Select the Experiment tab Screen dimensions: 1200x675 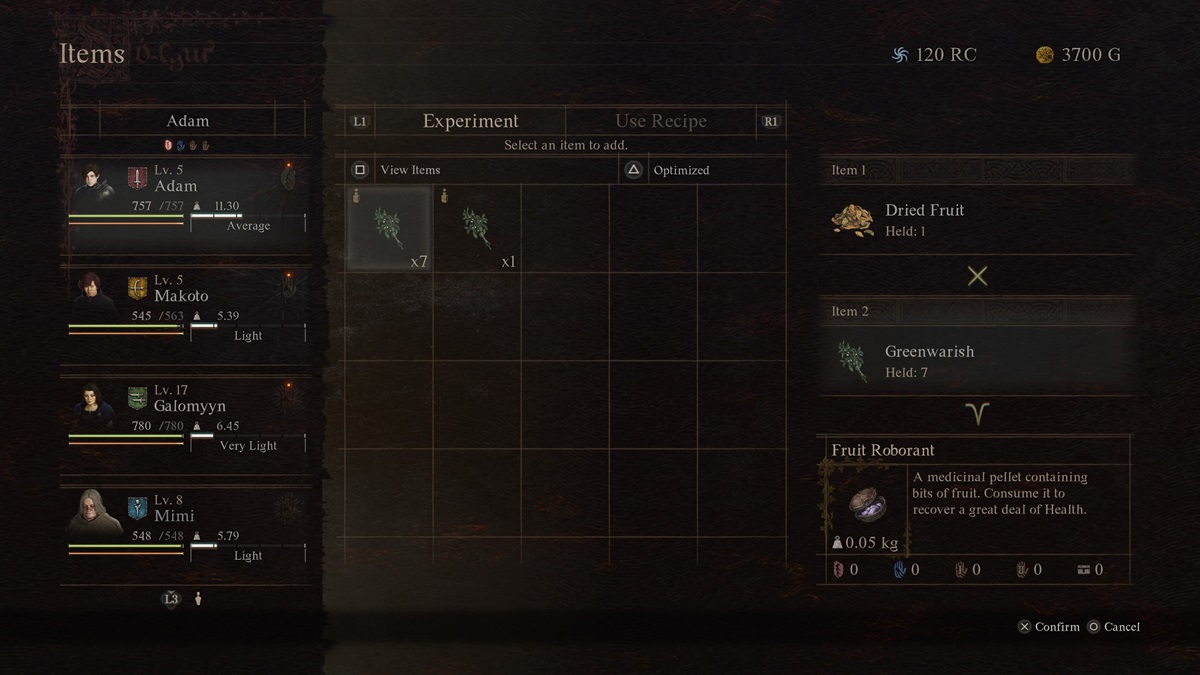click(470, 121)
